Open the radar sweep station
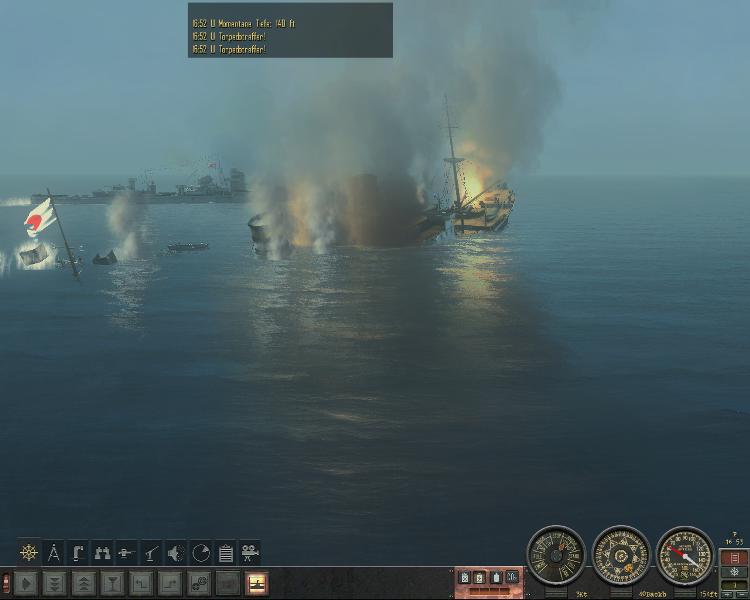Viewport: 750px width, 600px height. point(200,552)
